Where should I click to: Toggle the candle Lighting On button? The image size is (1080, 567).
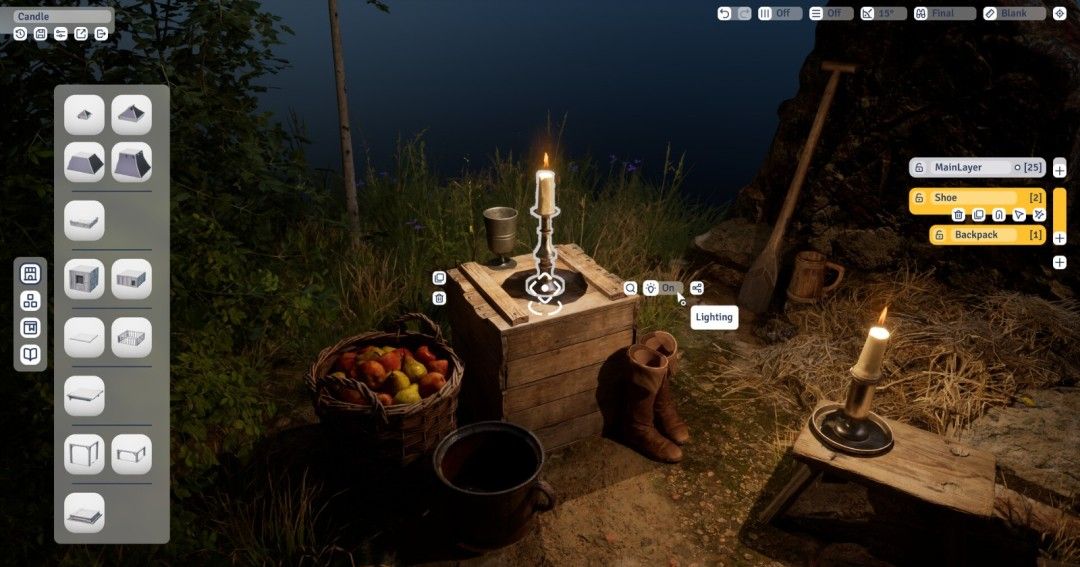coord(662,288)
